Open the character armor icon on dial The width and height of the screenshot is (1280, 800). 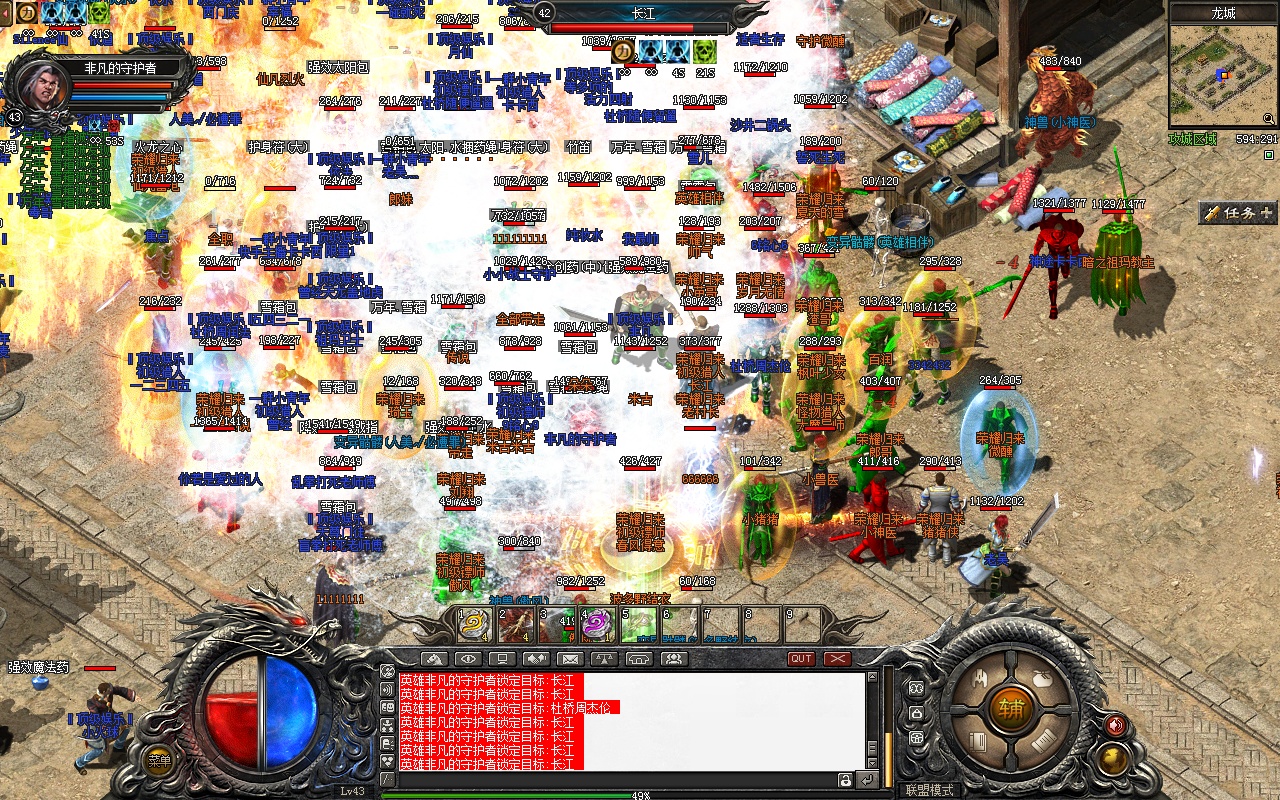[x=980, y=679]
